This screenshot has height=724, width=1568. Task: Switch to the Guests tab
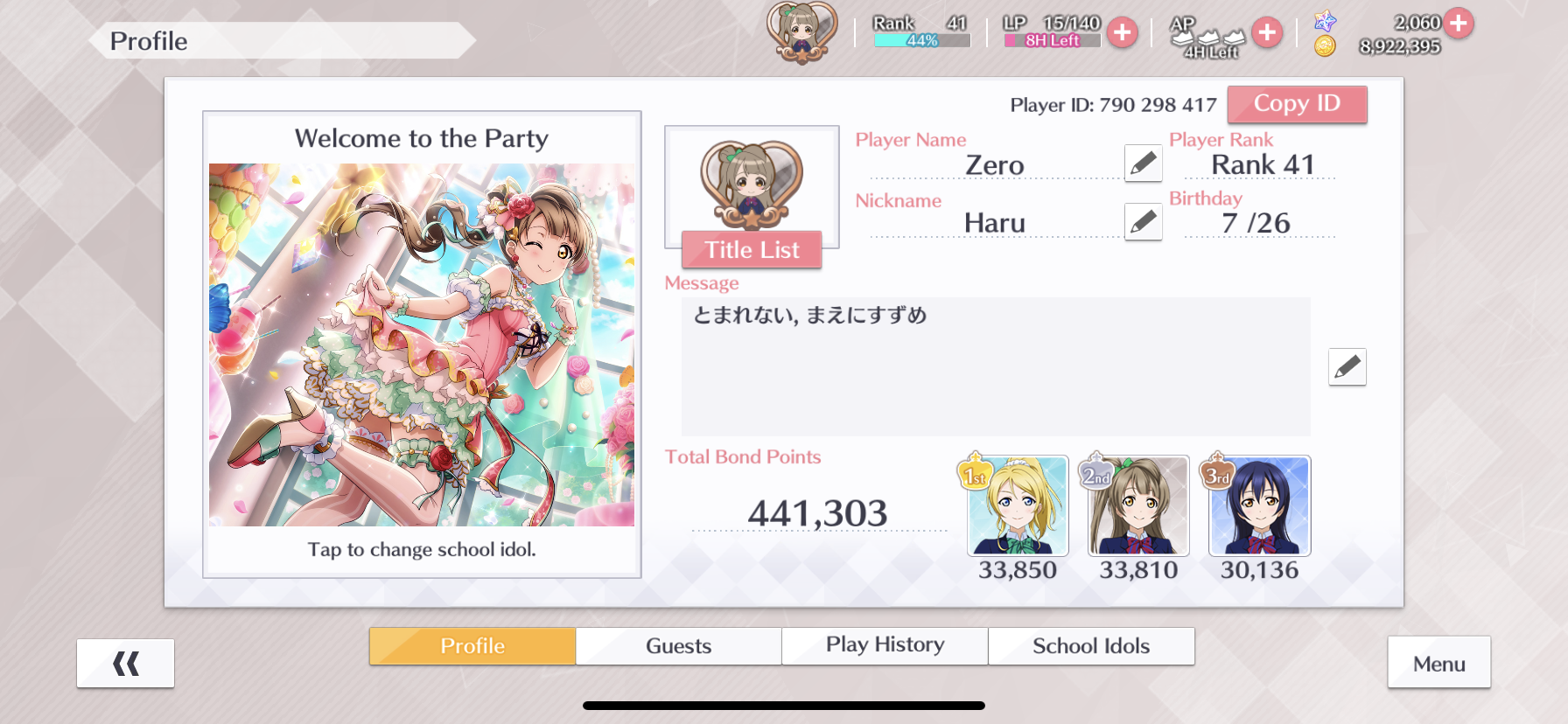coord(678,646)
